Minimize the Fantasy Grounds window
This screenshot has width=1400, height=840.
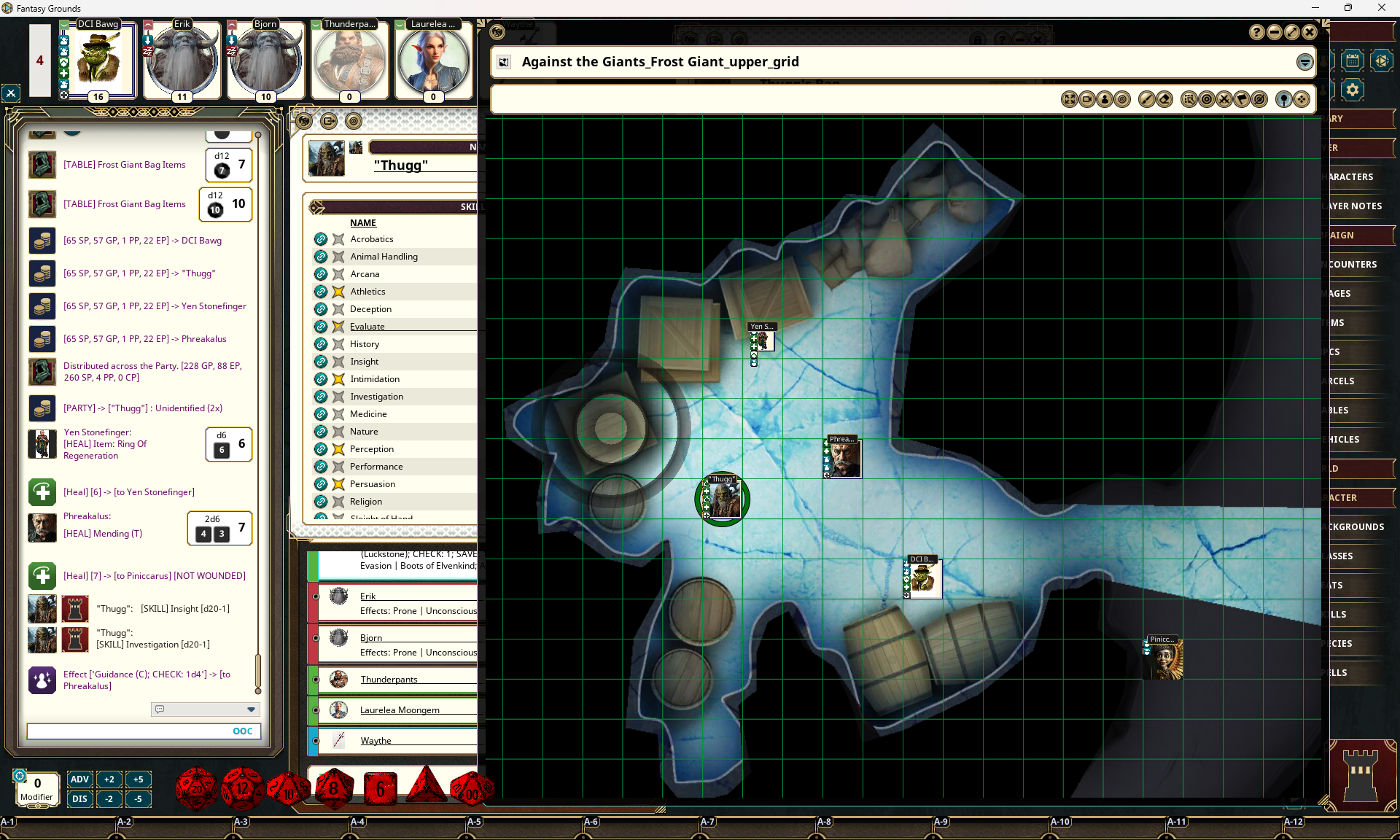point(1315,8)
